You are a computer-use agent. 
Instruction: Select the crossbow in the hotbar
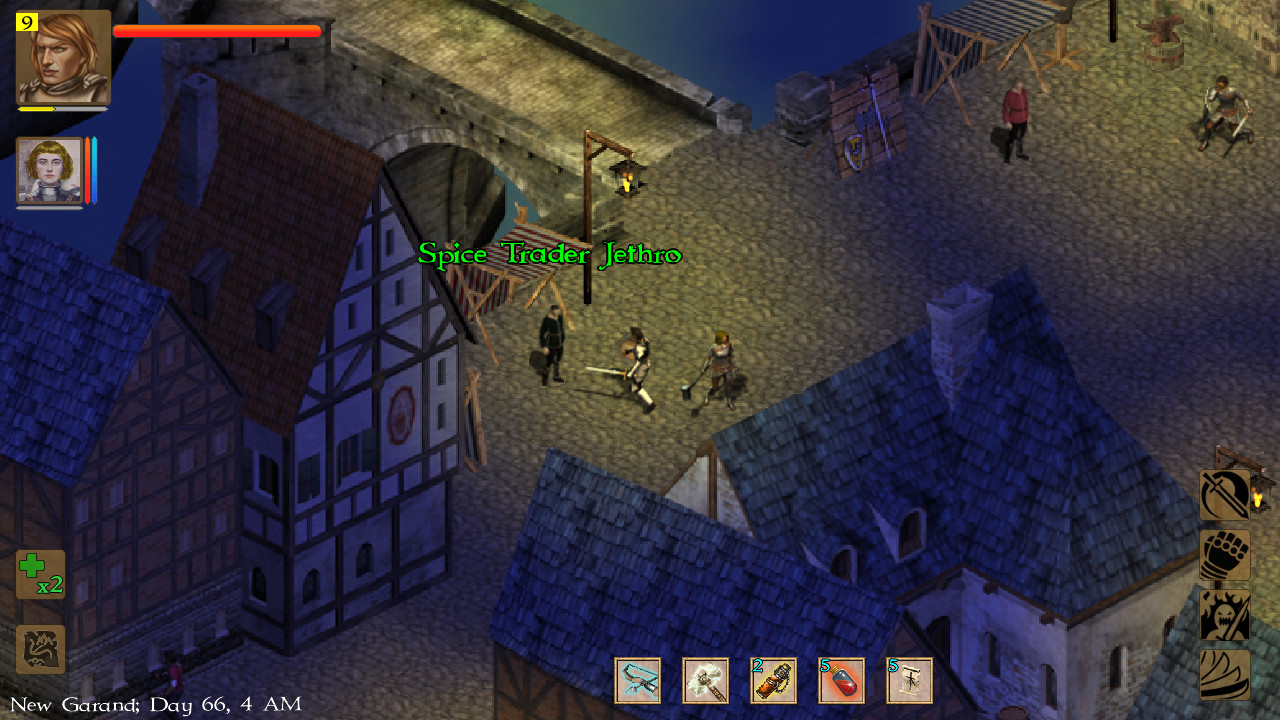(638, 681)
